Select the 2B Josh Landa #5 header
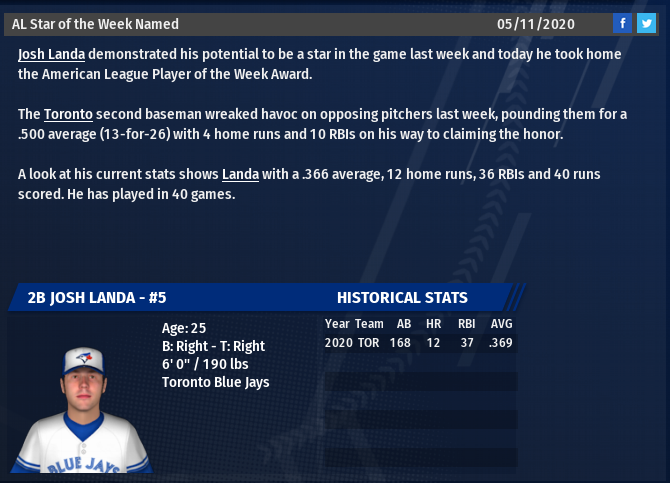Screen dimensions: 670x483 click(97, 298)
